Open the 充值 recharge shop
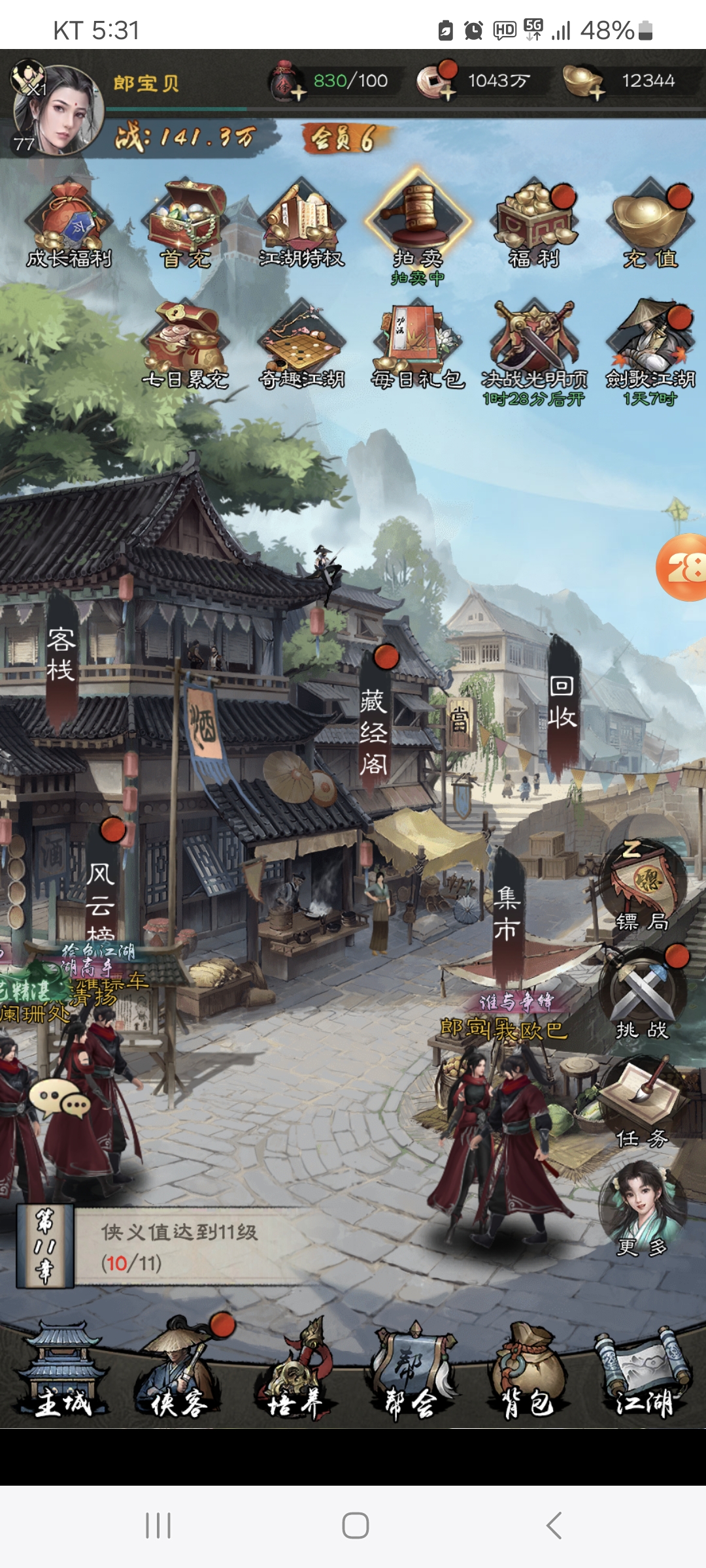 (650, 225)
